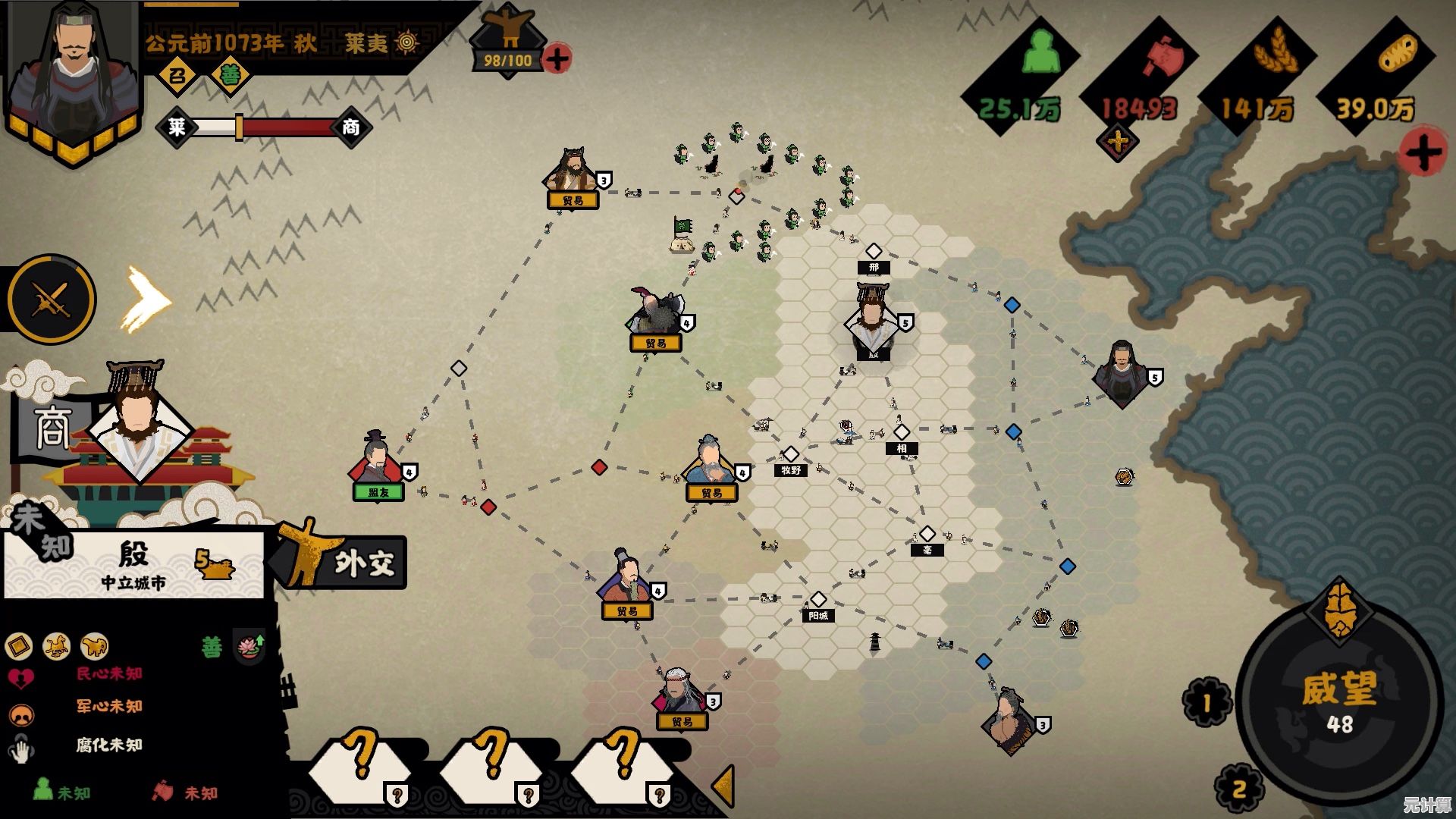Viewport: 1456px width, 819px height.
Task: Click the crossed swords war button
Action: pyautogui.click(x=52, y=300)
